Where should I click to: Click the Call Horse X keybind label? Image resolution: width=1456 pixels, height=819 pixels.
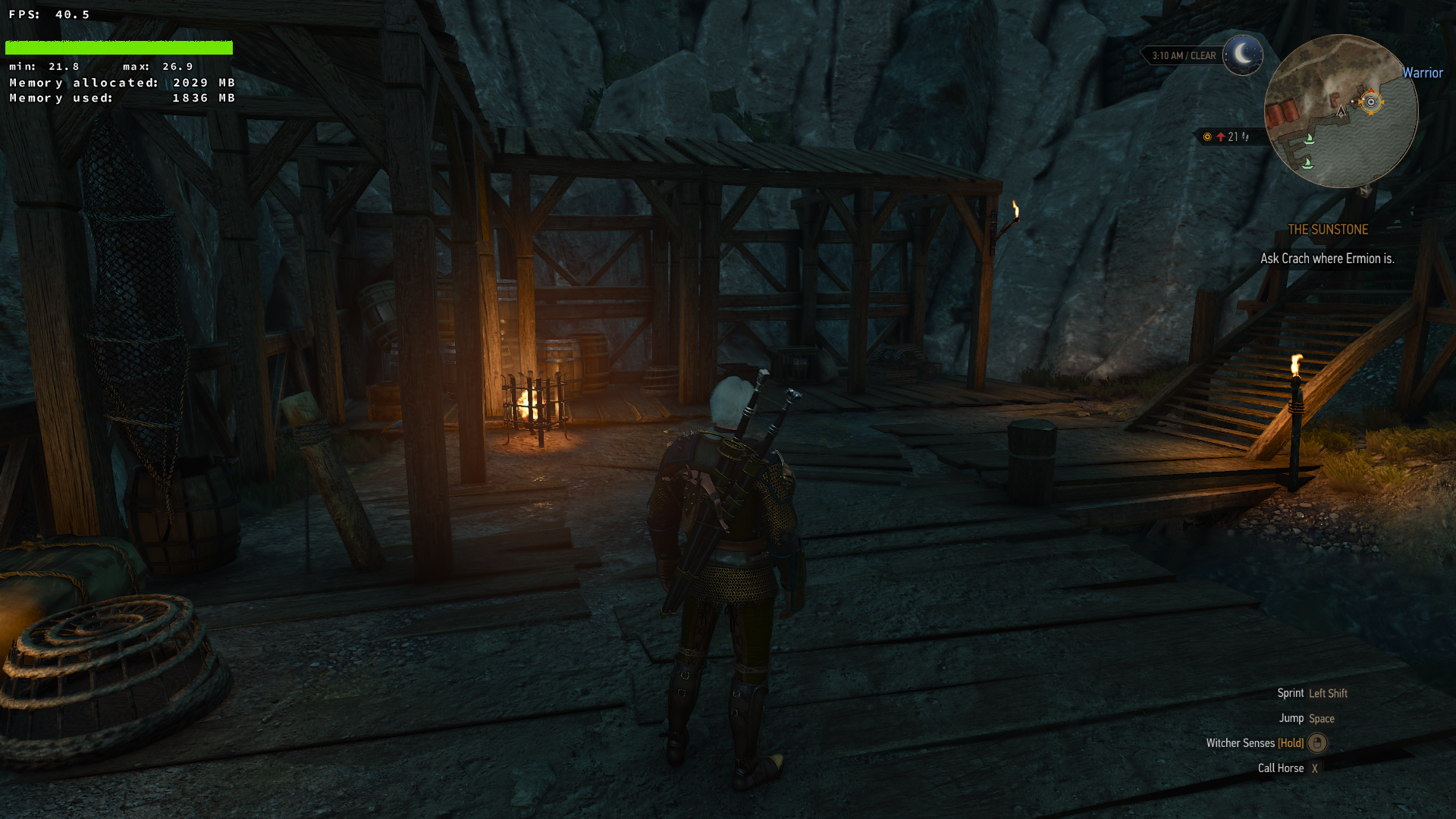click(x=1314, y=768)
